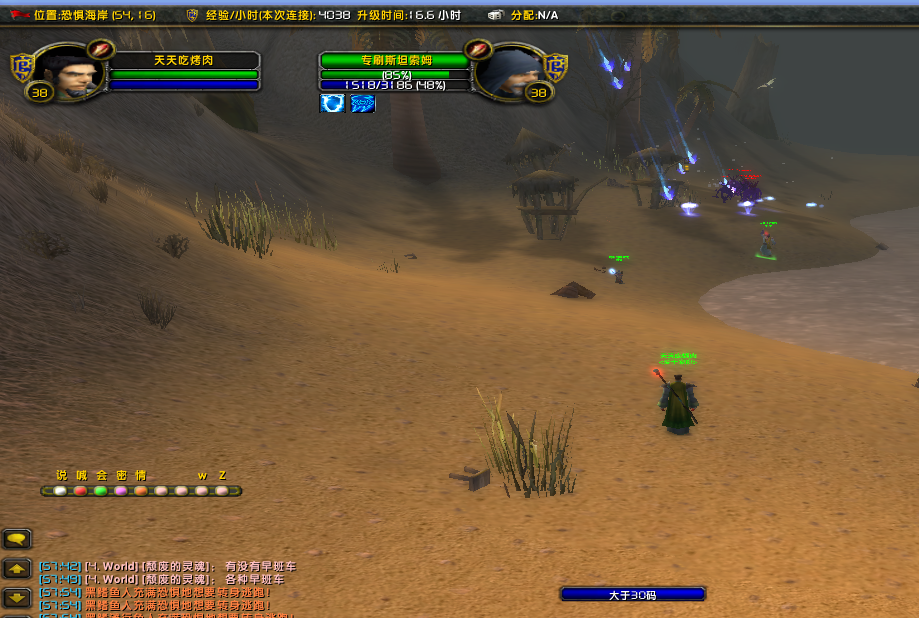
Task: Click the channel button under the Z label
Action: point(221,491)
